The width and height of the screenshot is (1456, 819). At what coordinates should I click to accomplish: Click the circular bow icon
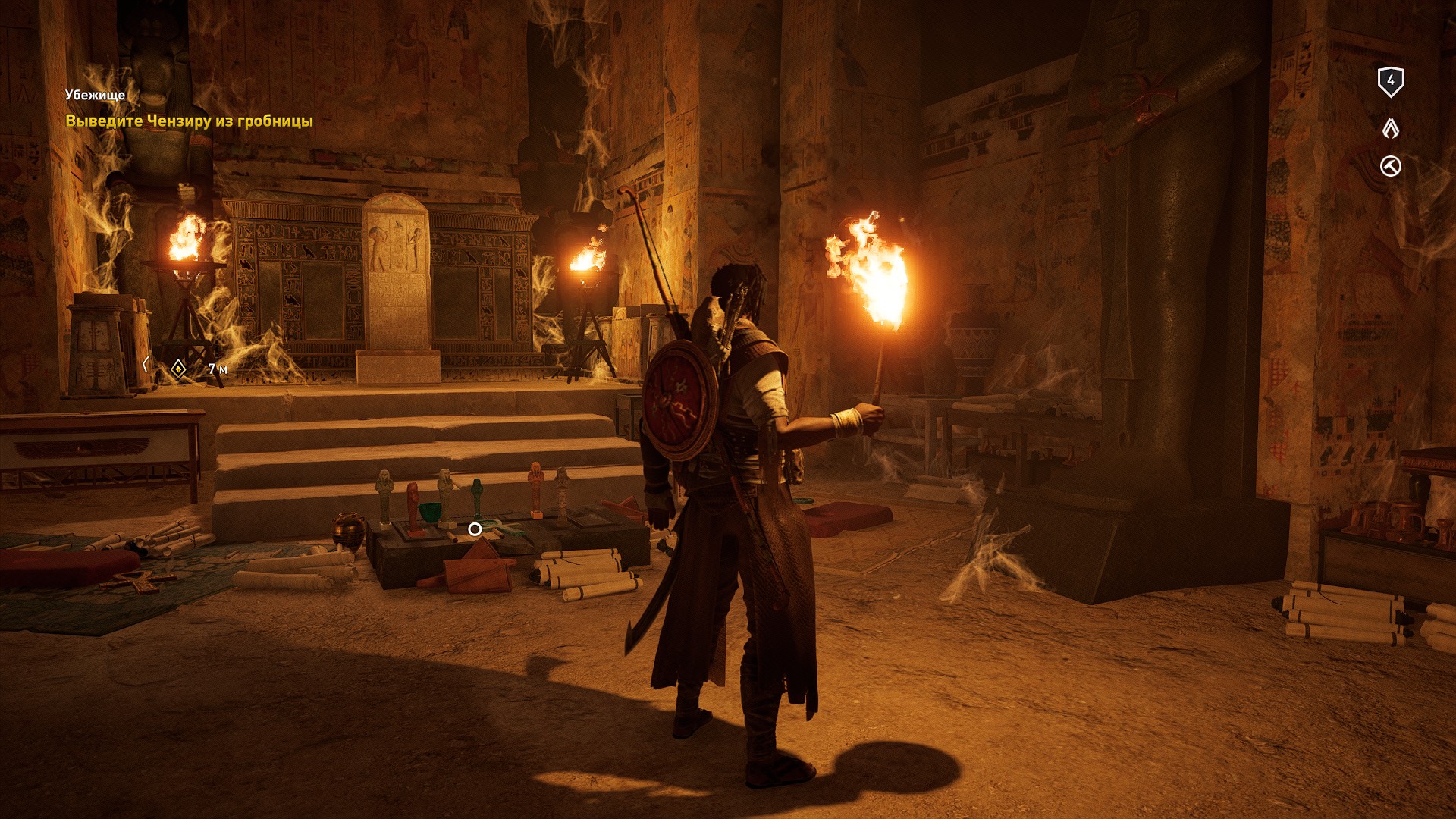[1390, 166]
